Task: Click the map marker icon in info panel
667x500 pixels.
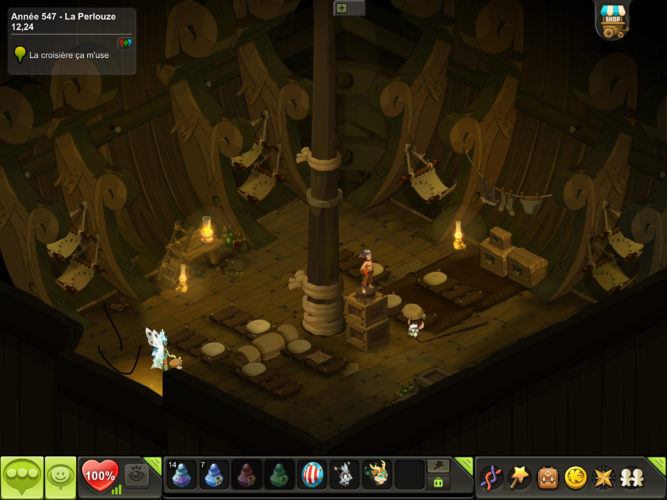Action: (x=124, y=43)
